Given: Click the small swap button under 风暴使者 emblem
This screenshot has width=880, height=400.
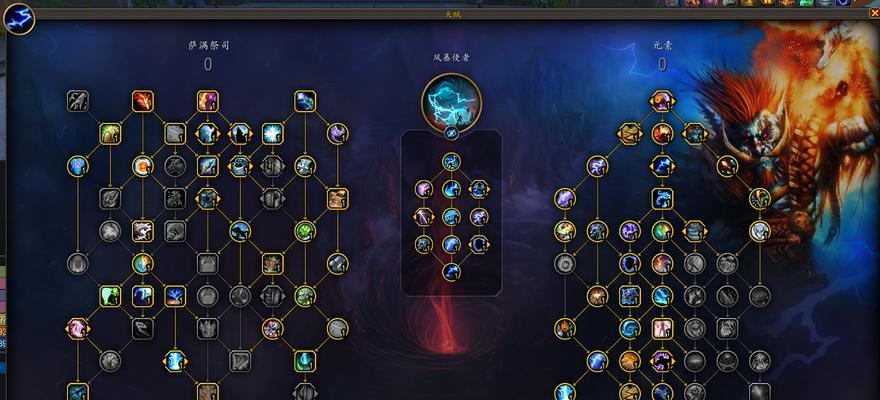Looking at the screenshot, I should [x=451, y=132].
